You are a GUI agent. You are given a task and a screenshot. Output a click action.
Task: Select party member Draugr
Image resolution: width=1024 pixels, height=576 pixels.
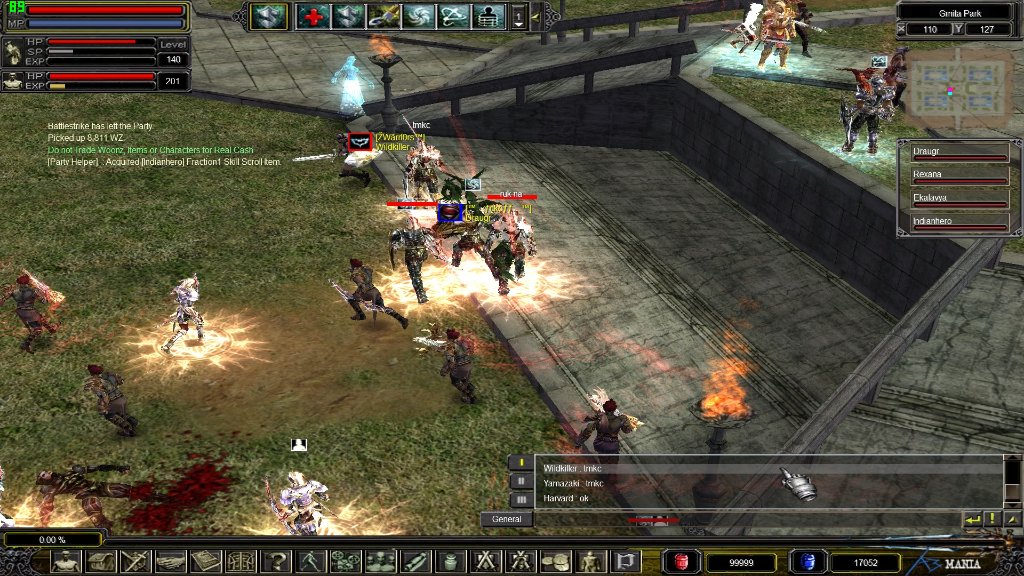[959, 151]
